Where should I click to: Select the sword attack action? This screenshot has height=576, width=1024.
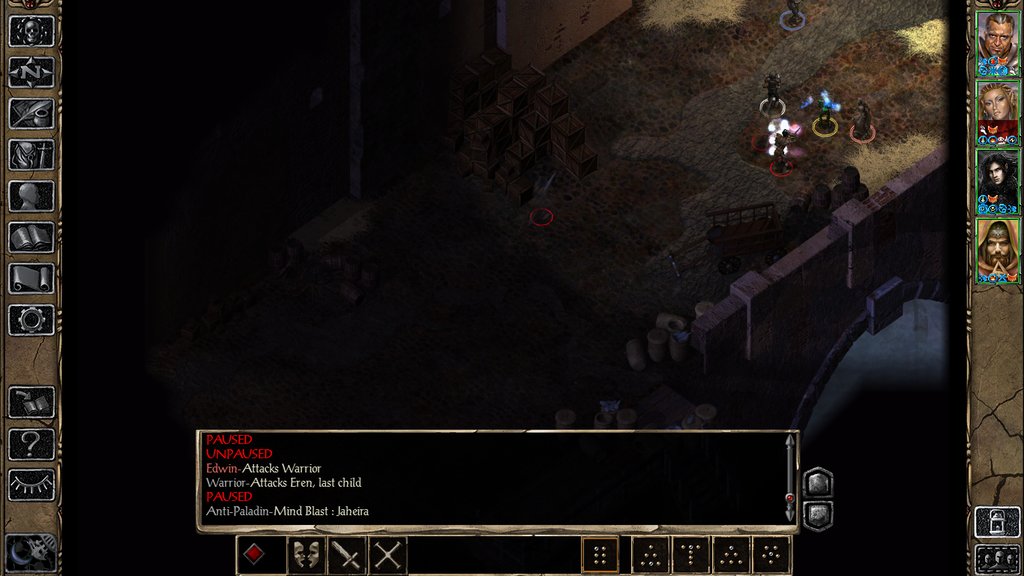[x=347, y=555]
